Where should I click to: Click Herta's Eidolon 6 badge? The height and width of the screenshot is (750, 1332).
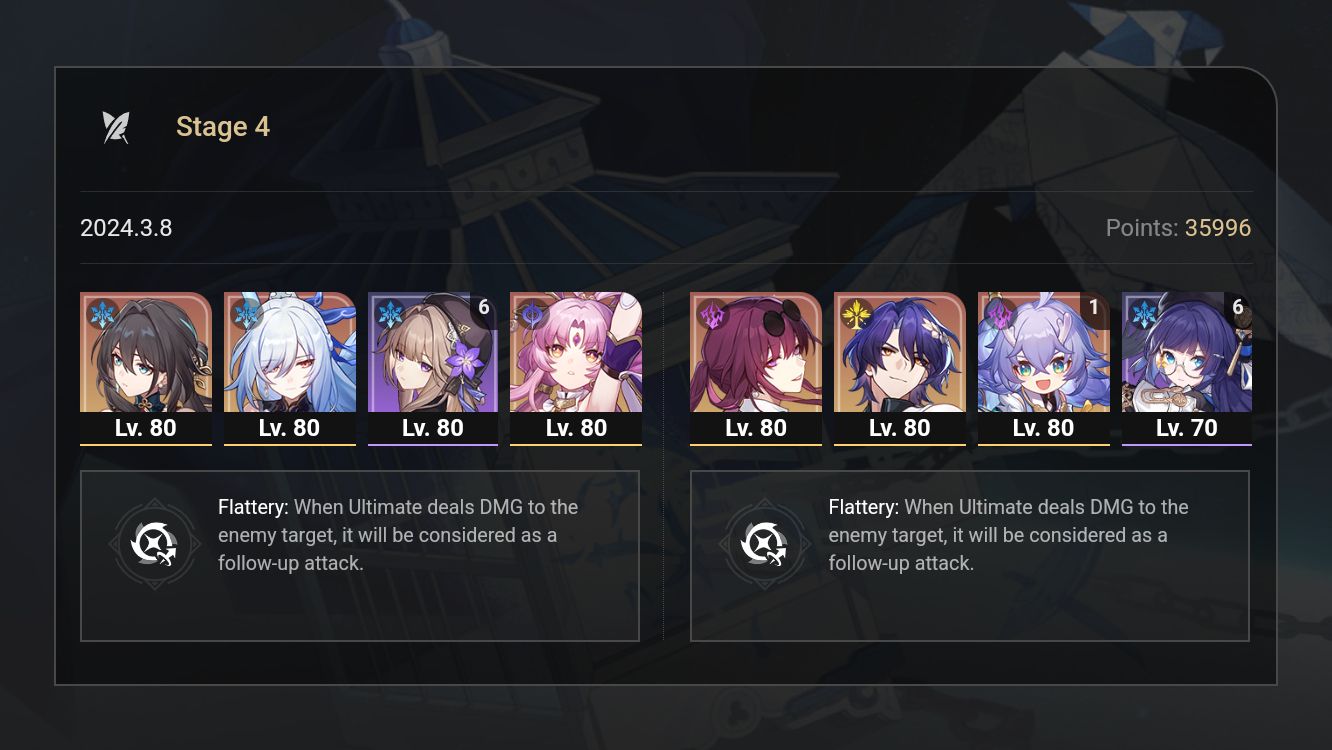pyautogui.click(x=484, y=308)
